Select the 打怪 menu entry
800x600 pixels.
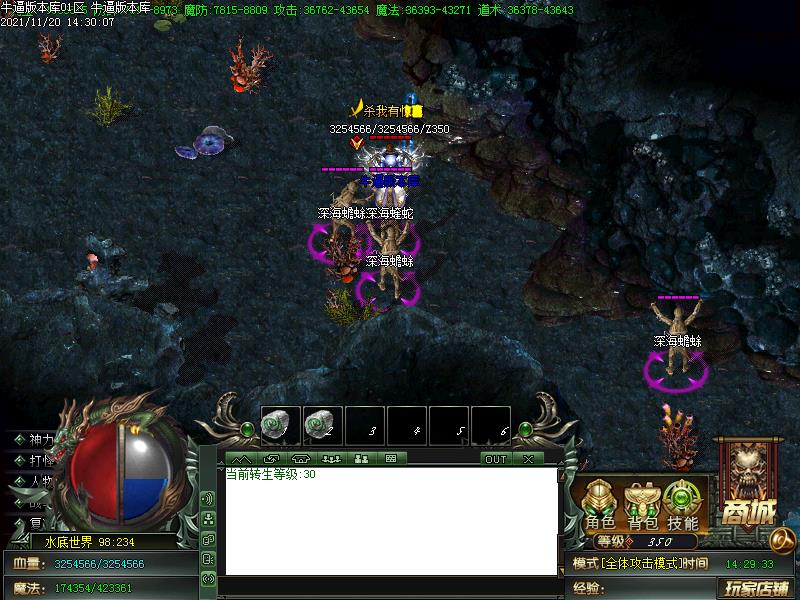(41, 460)
